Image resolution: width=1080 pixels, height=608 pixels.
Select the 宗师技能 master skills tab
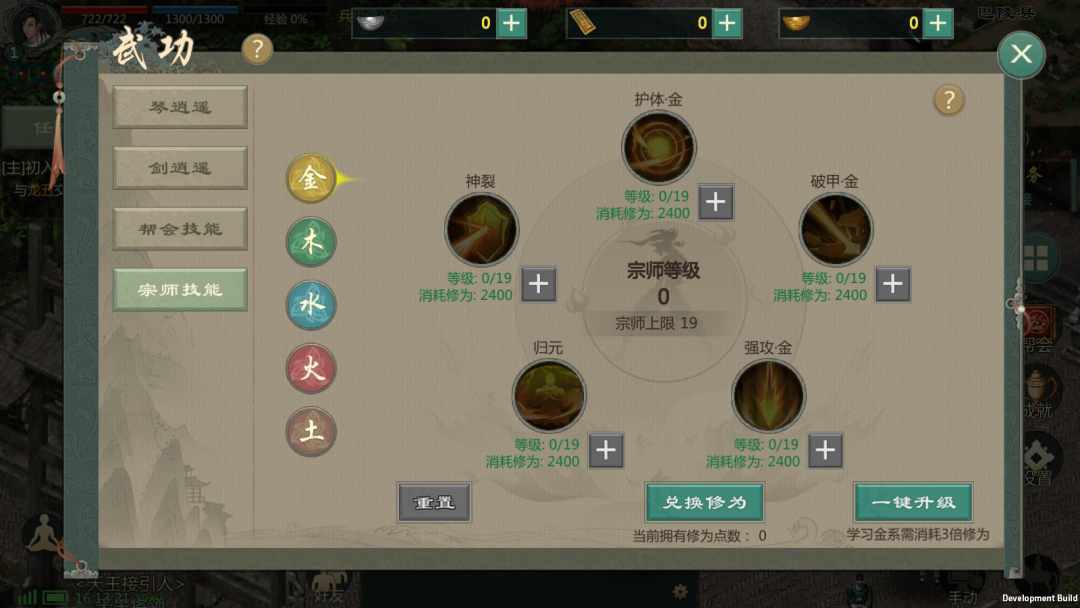pos(180,290)
